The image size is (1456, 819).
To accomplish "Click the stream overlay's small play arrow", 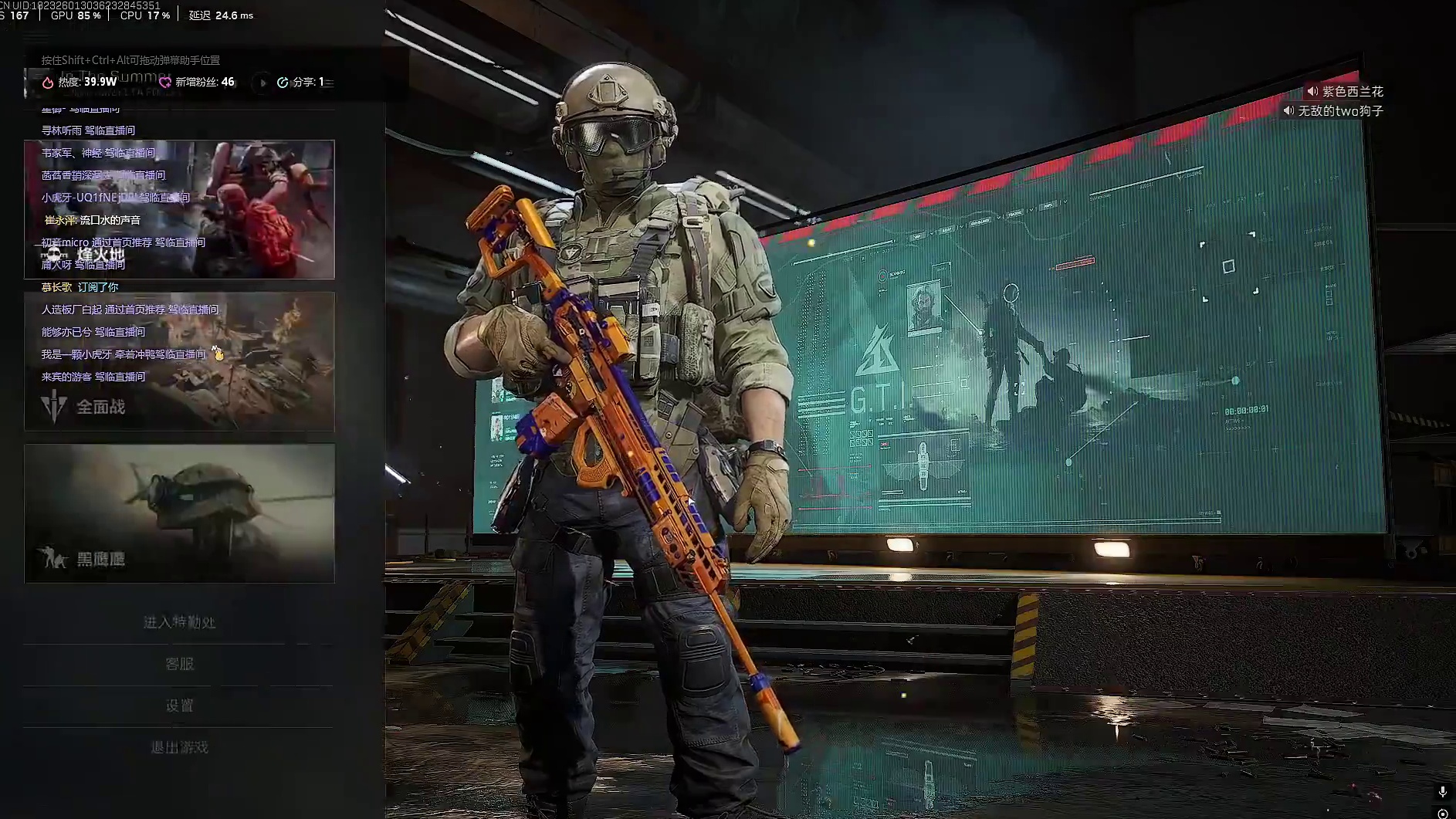I will click(x=262, y=83).
